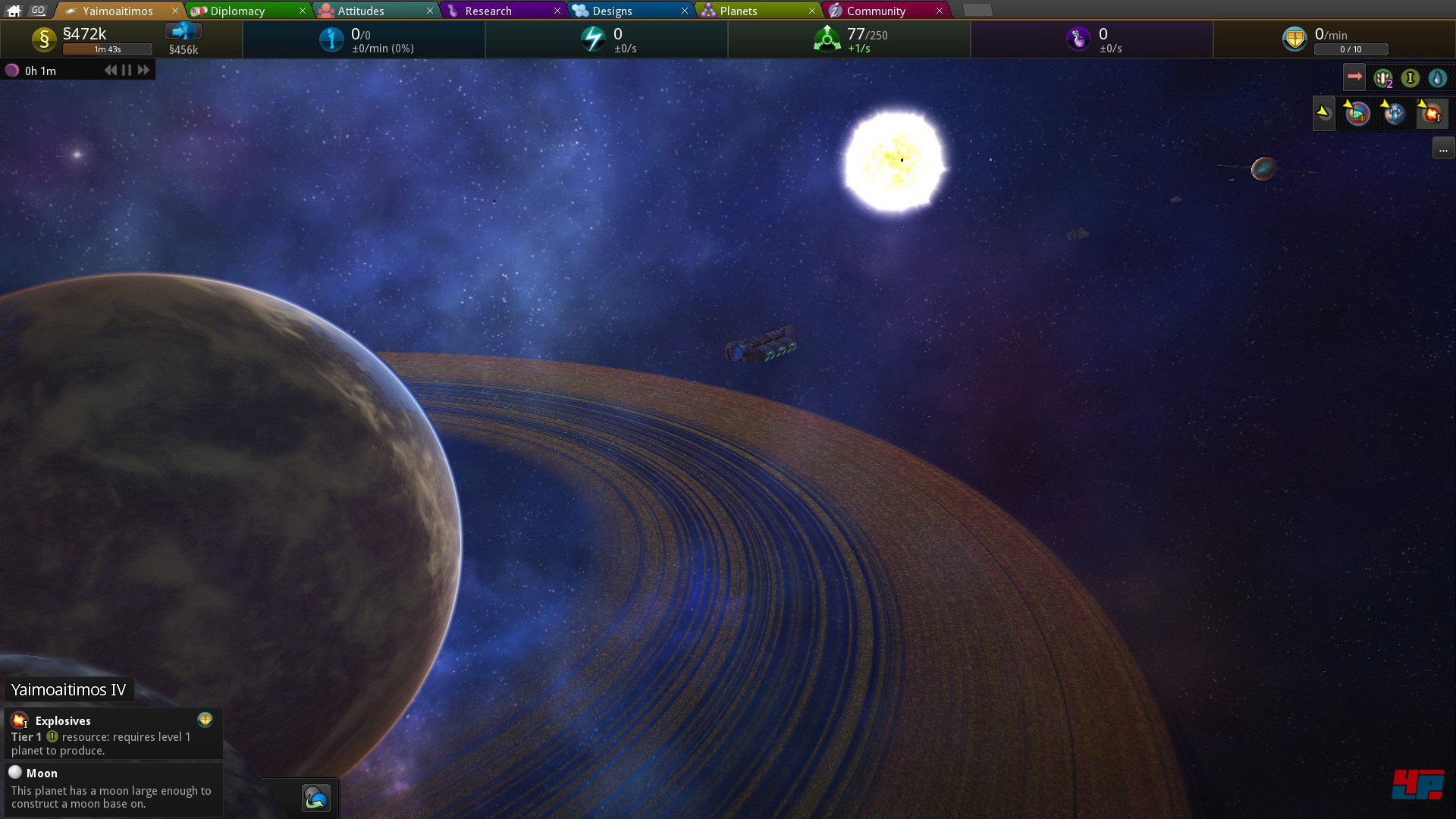Close the Yaimoaitimos tab
Screen dimensions: 1456x819
coord(174,11)
